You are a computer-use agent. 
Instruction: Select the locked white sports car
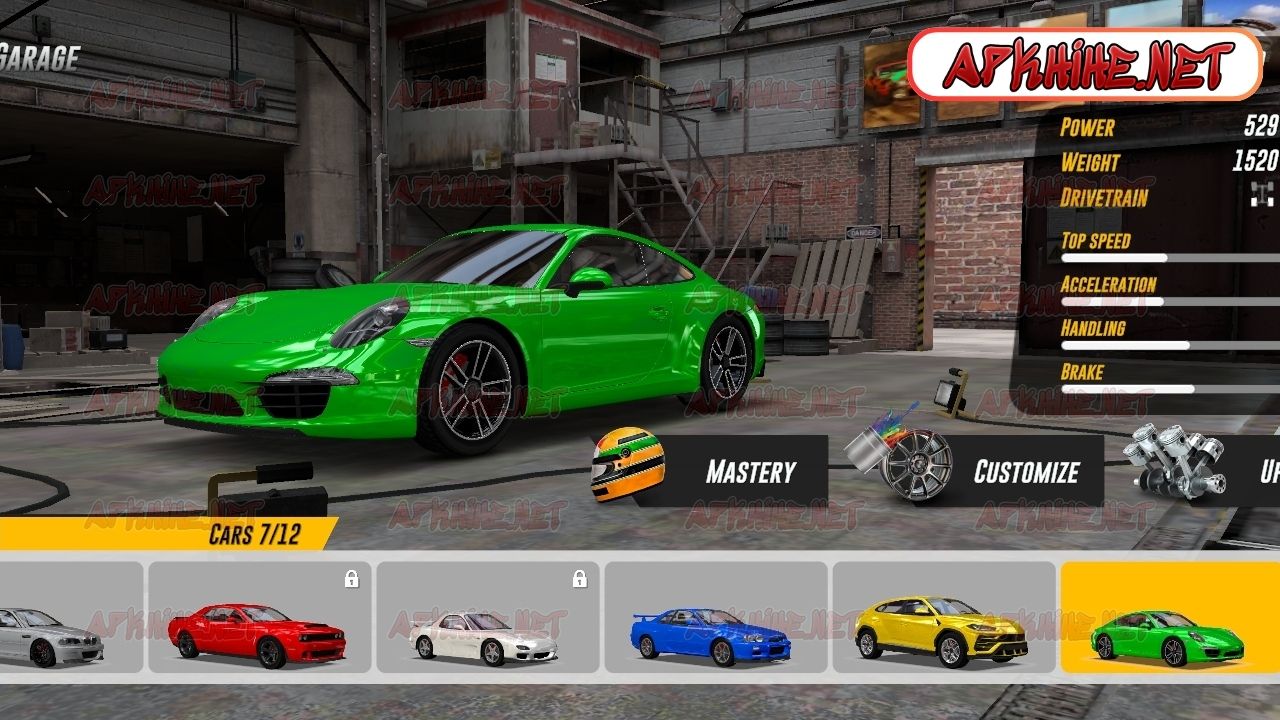[487, 617]
